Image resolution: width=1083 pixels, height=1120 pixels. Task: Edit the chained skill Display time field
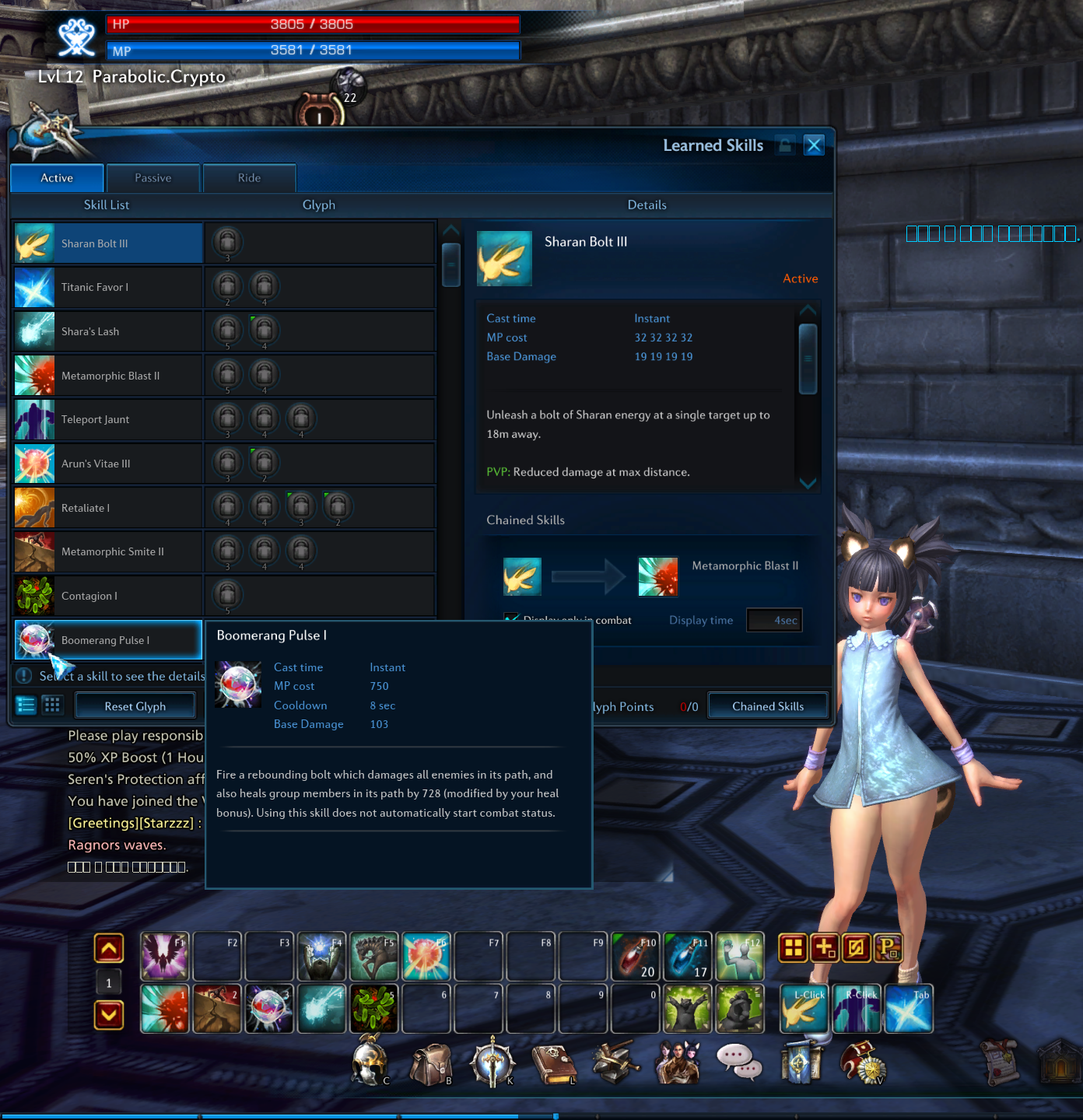(773, 621)
